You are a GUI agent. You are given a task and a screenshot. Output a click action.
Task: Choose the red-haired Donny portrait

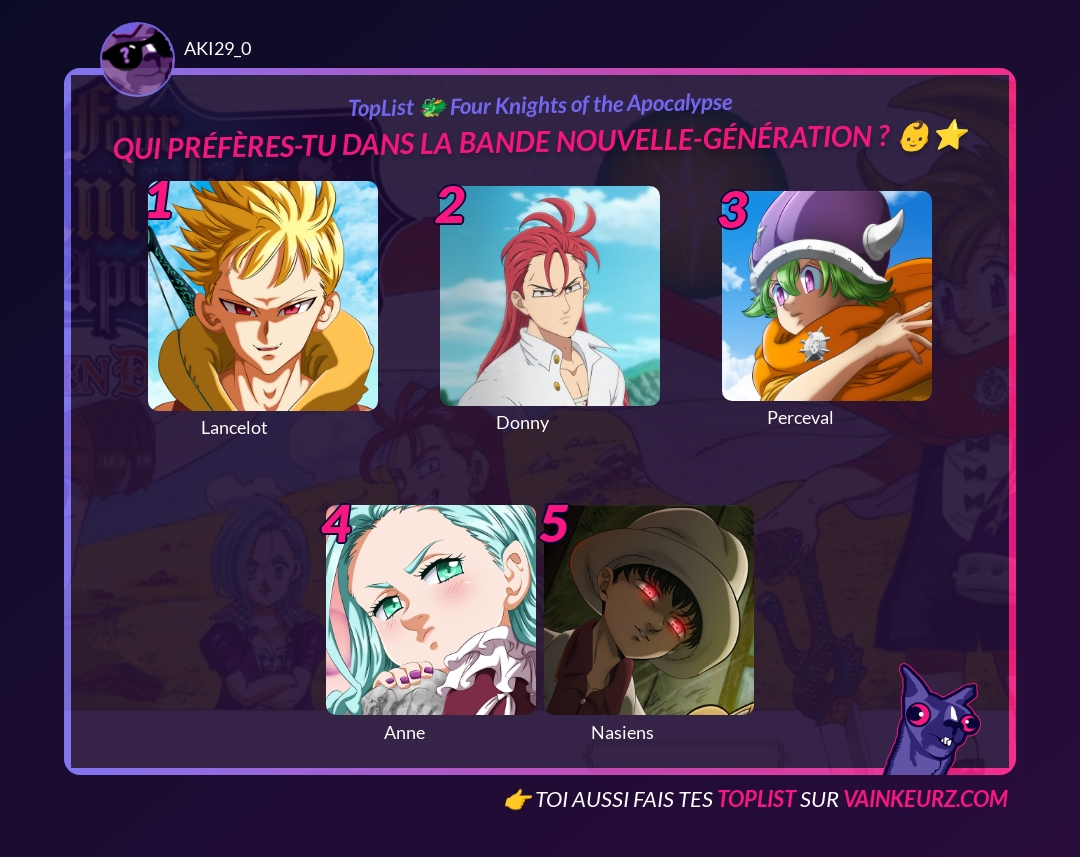550,296
